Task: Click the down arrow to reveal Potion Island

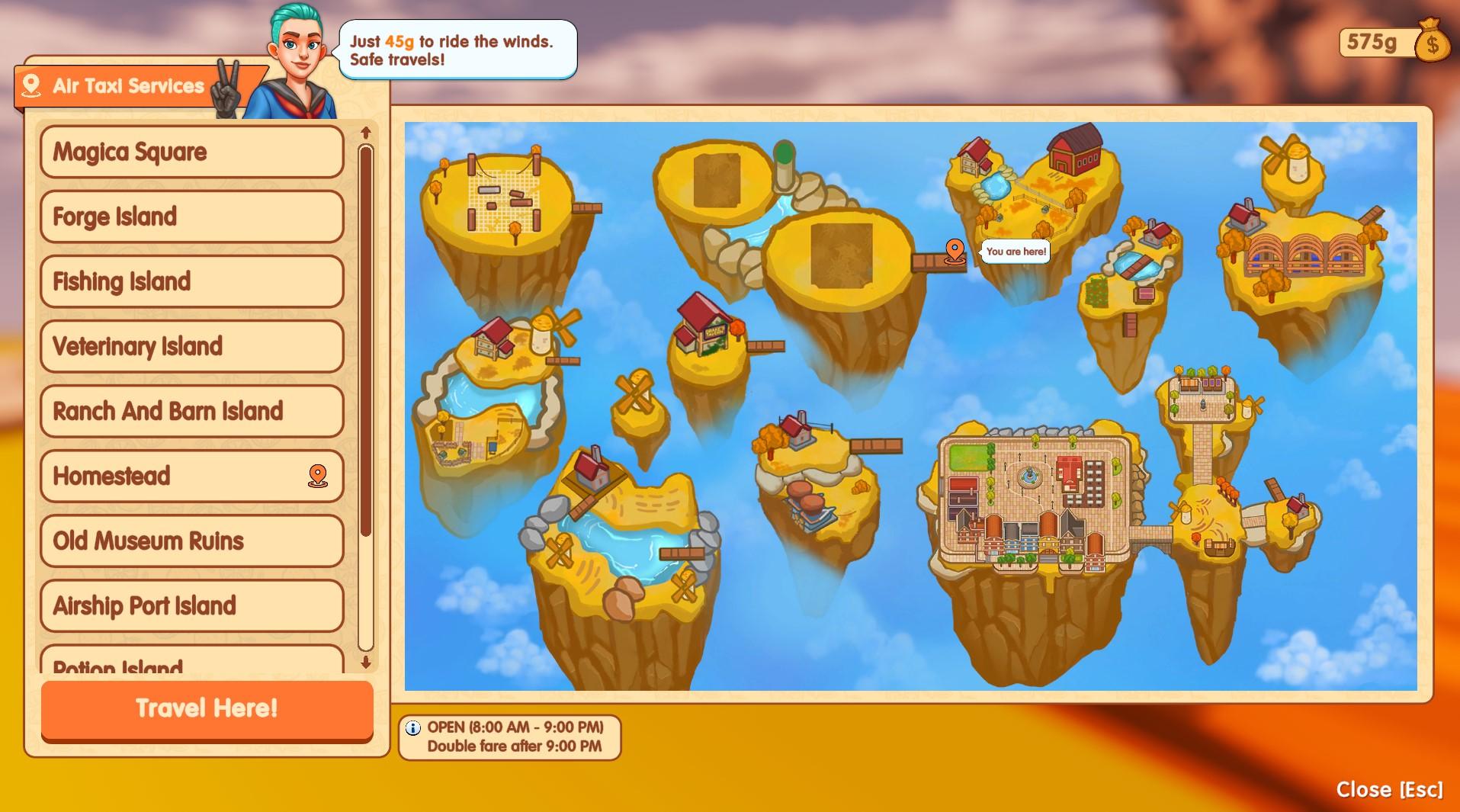Action: tap(365, 663)
